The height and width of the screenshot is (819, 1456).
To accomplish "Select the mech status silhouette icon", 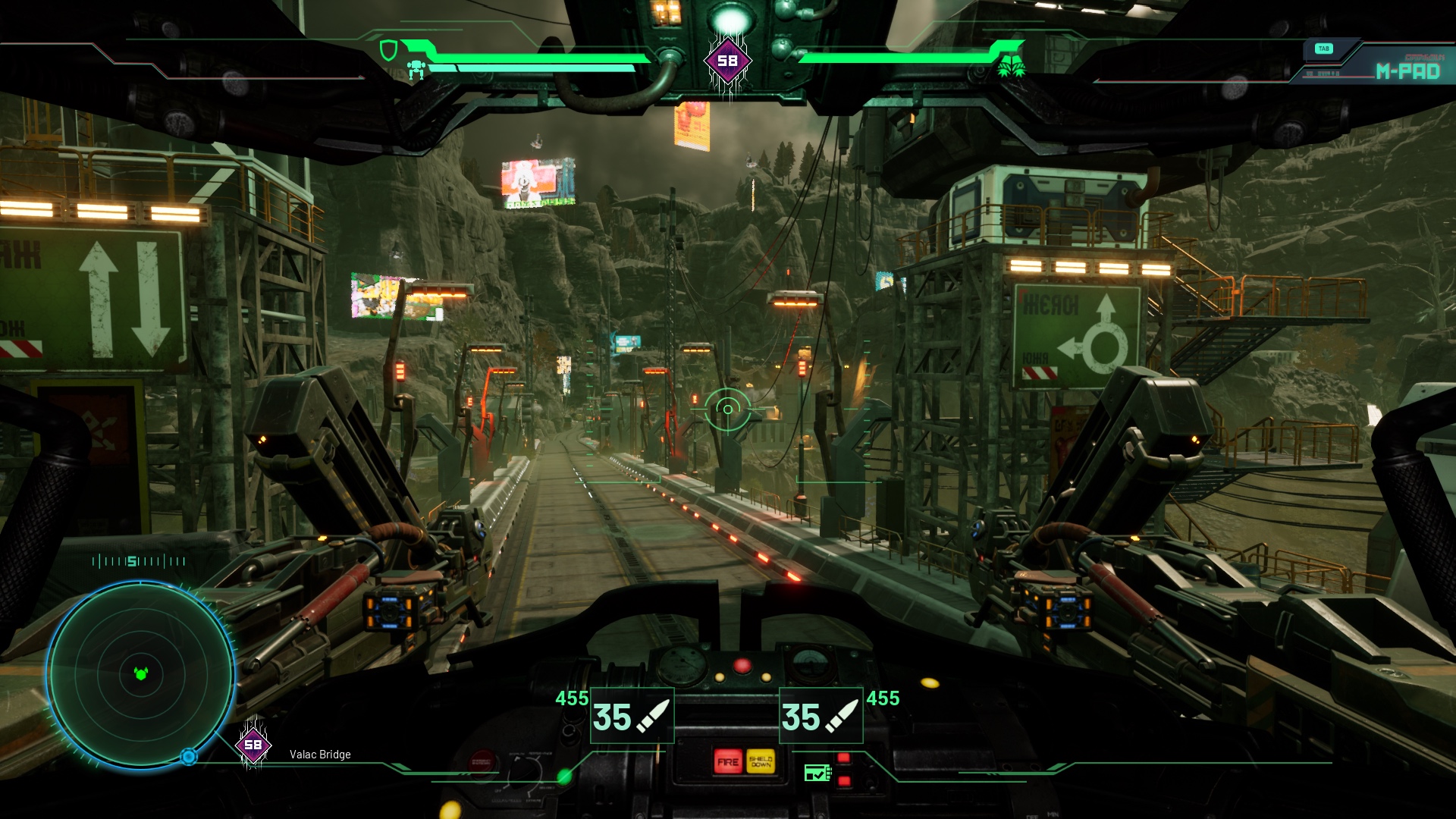I will pos(416,70).
